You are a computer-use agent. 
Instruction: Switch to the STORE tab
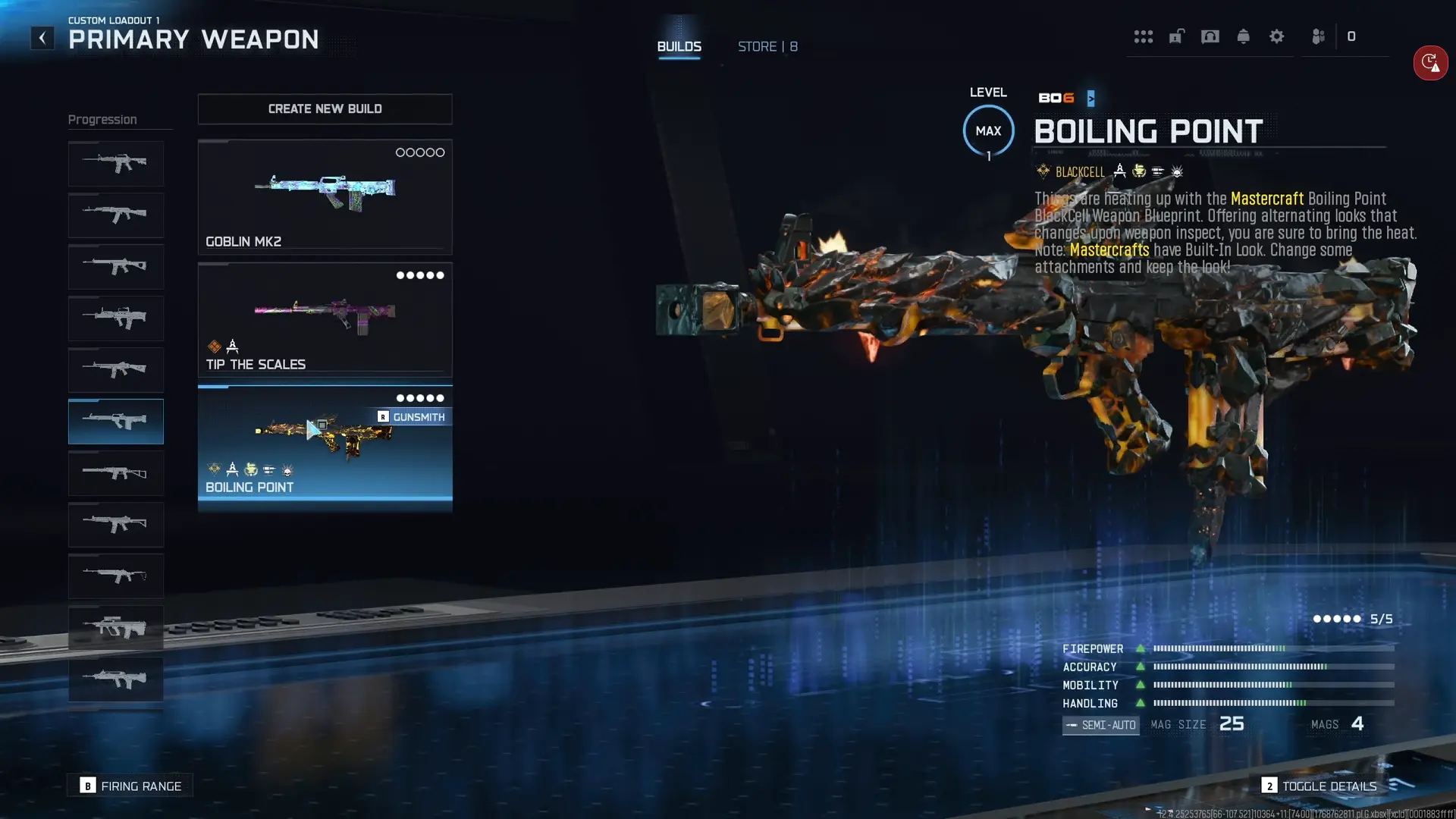point(767,46)
